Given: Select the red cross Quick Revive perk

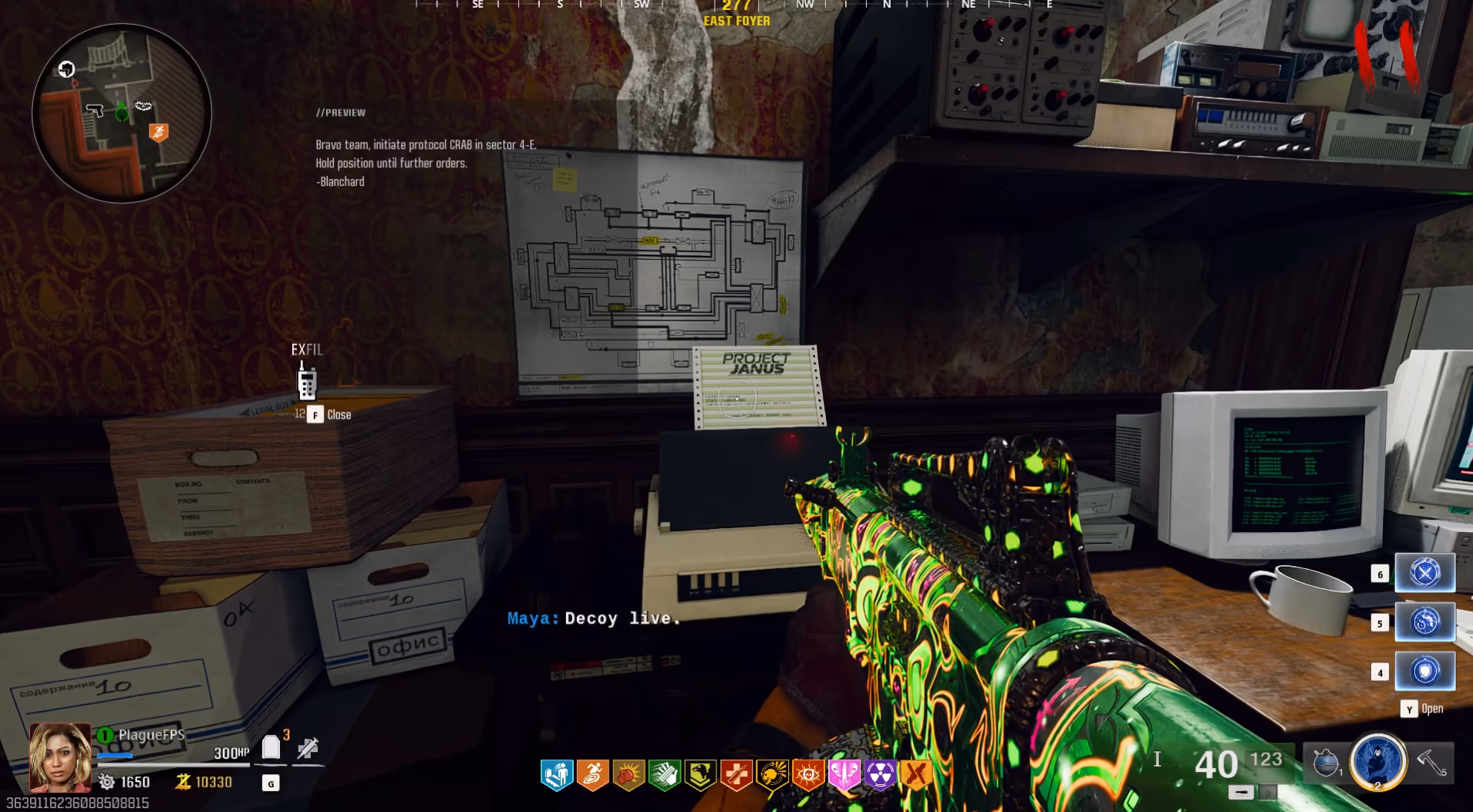Looking at the screenshot, I should click(x=736, y=775).
